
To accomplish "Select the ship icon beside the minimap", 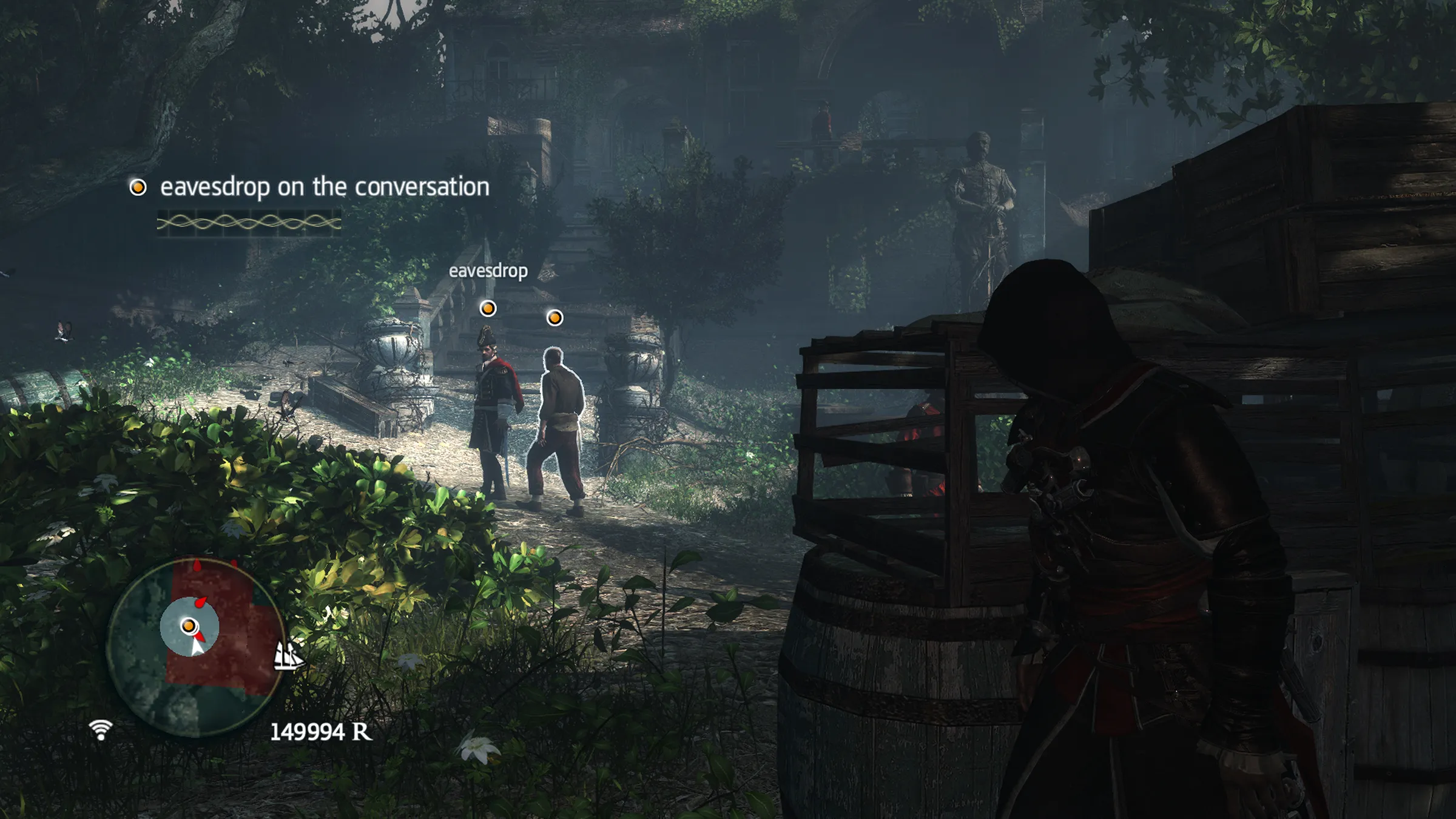I will (288, 655).
